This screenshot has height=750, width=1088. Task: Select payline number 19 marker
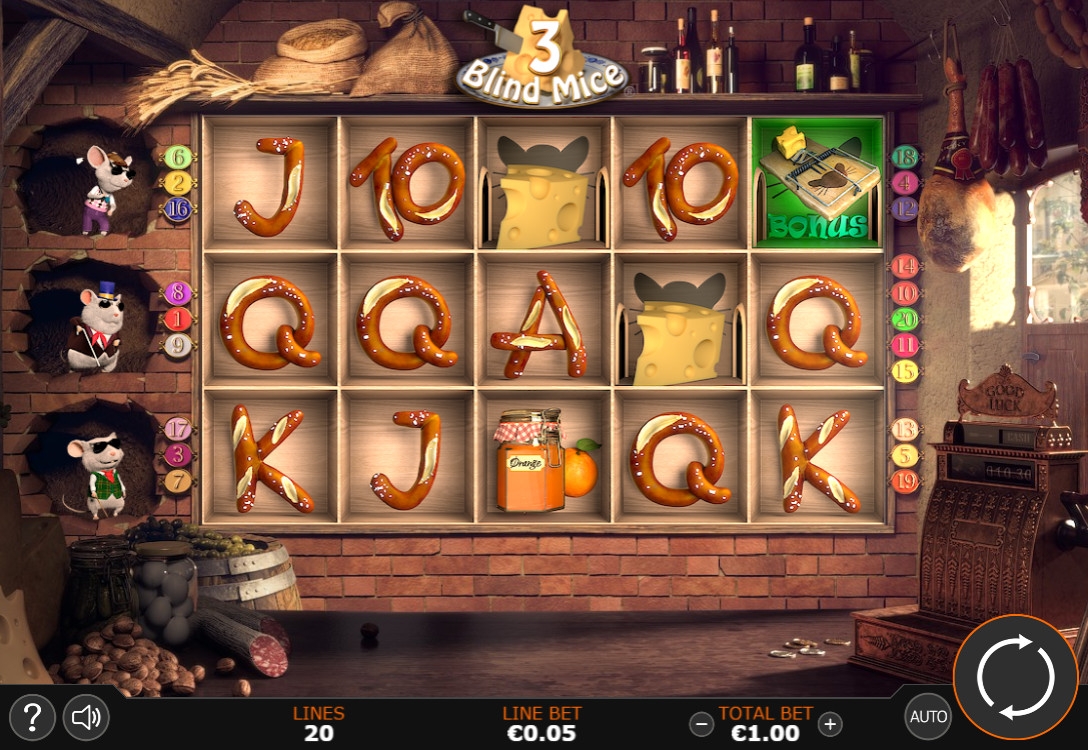[905, 481]
